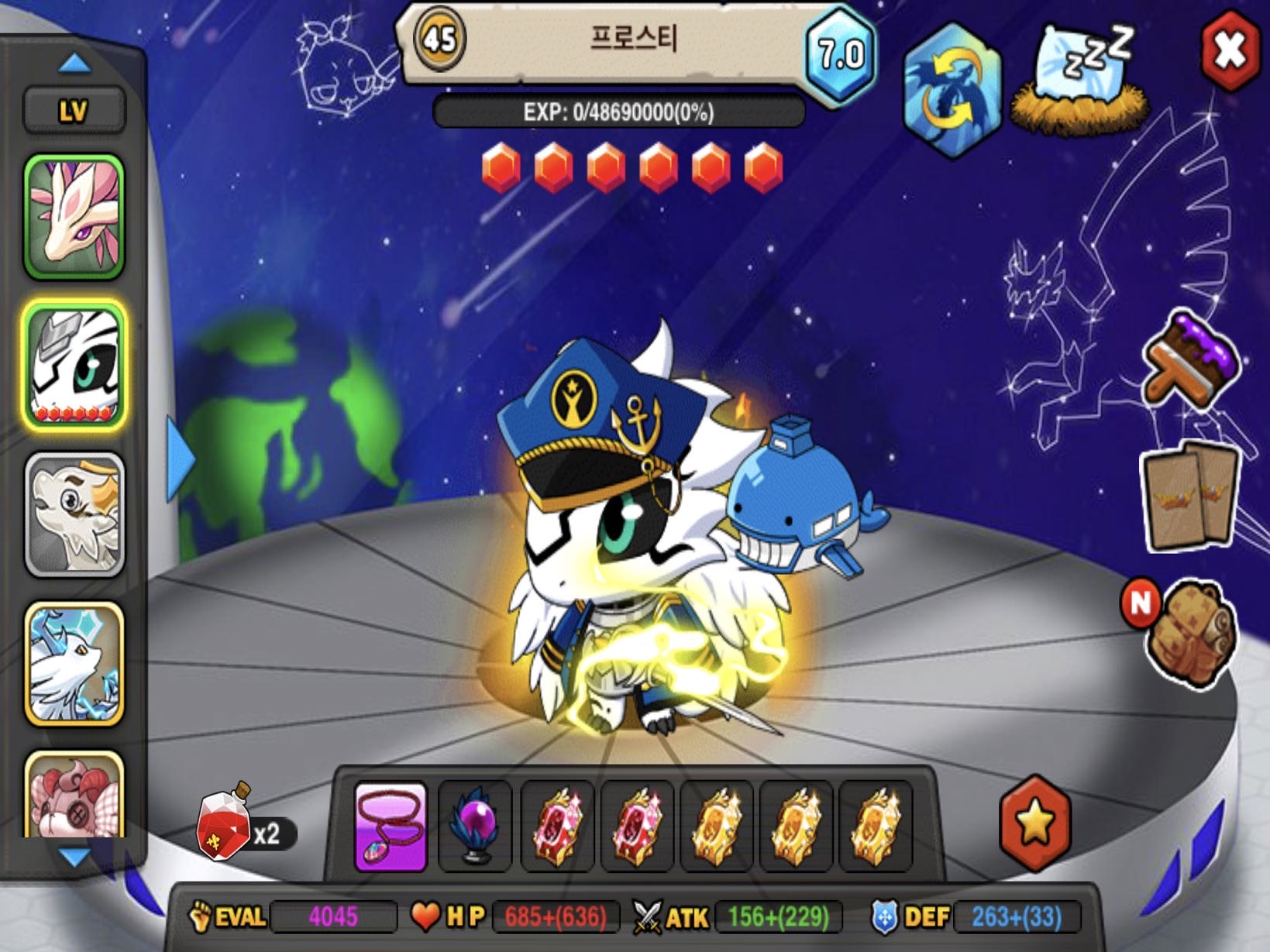
Task: Open the brown card deck
Action: click(x=1190, y=495)
